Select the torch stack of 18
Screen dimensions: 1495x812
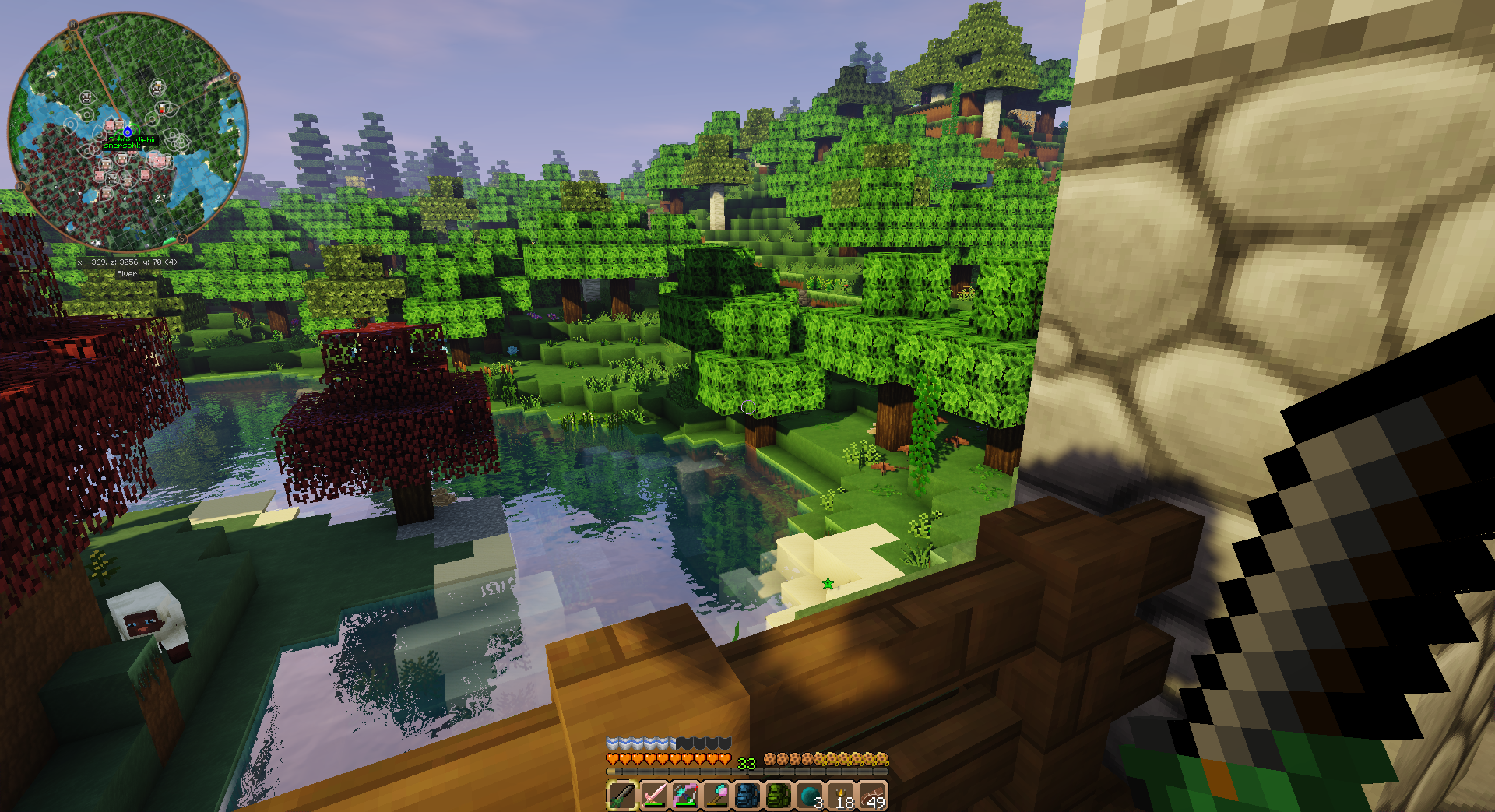tap(841, 796)
